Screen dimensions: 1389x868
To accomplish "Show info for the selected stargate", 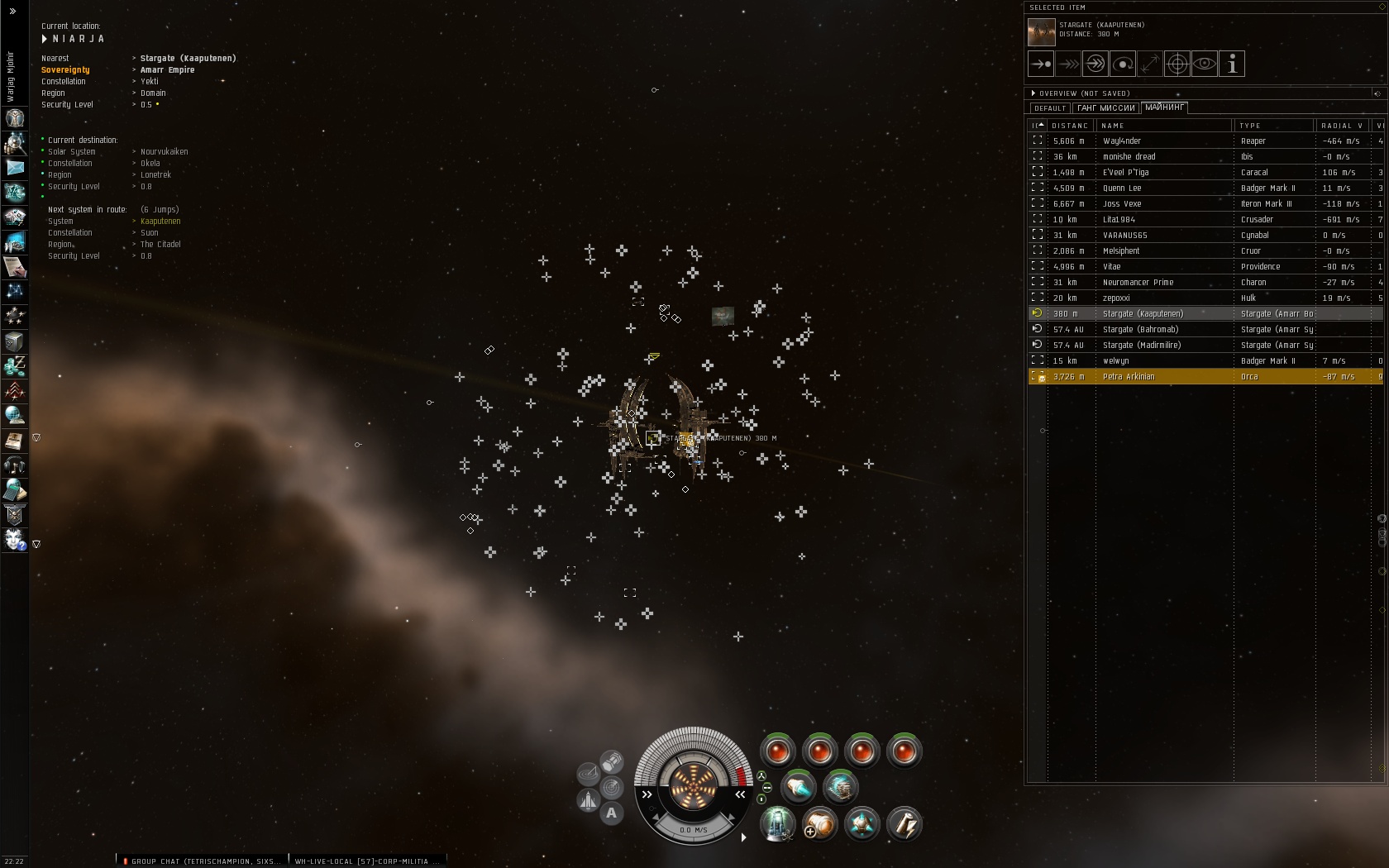I will 1232,64.
